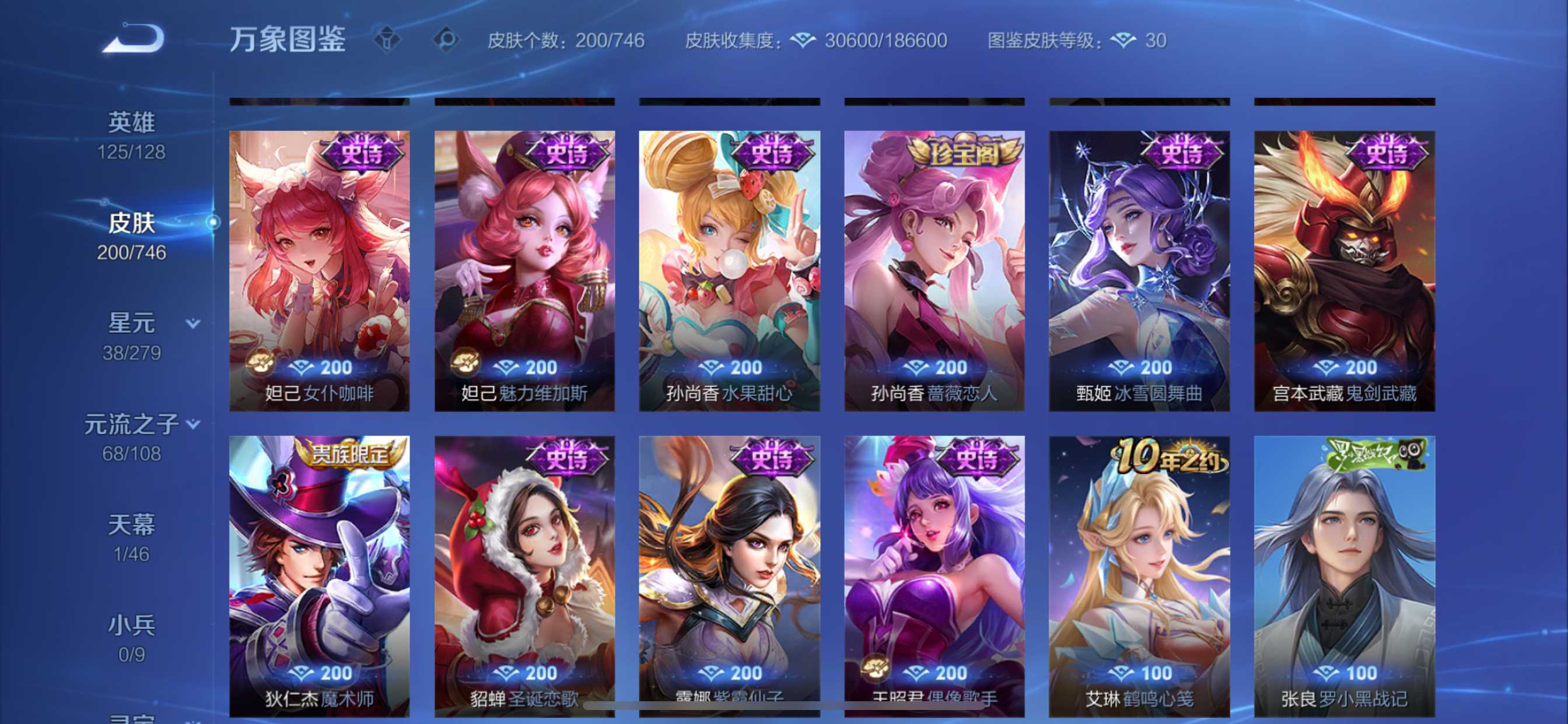The height and width of the screenshot is (724, 1568).
Task: Select the 皮肤 category in the sidebar
Action: pos(130,223)
